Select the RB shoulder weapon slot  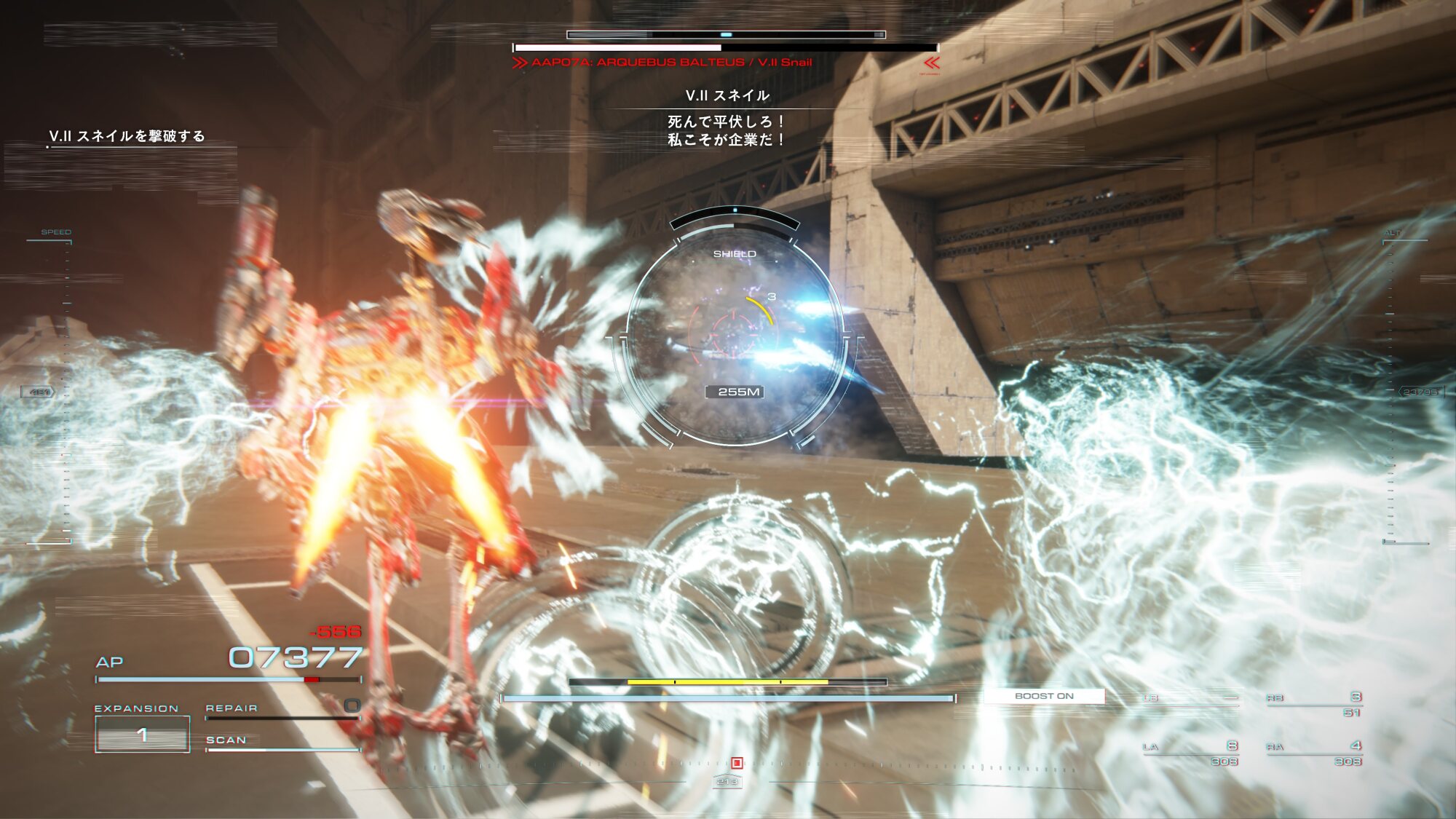pyautogui.click(x=1314, y=703)
